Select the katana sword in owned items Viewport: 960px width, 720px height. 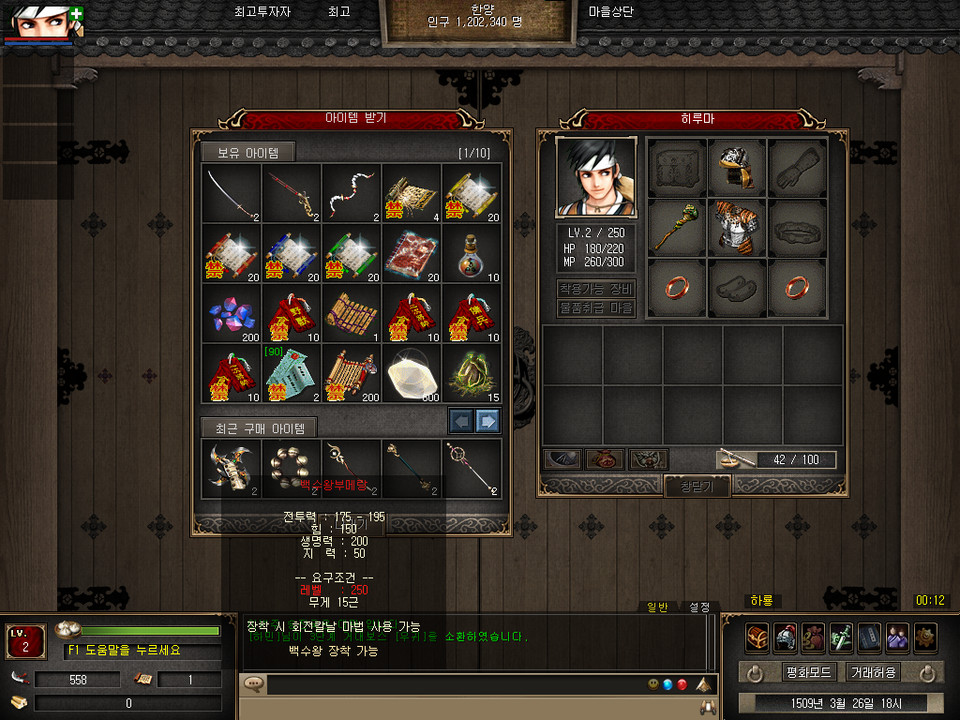click(231, 193)
